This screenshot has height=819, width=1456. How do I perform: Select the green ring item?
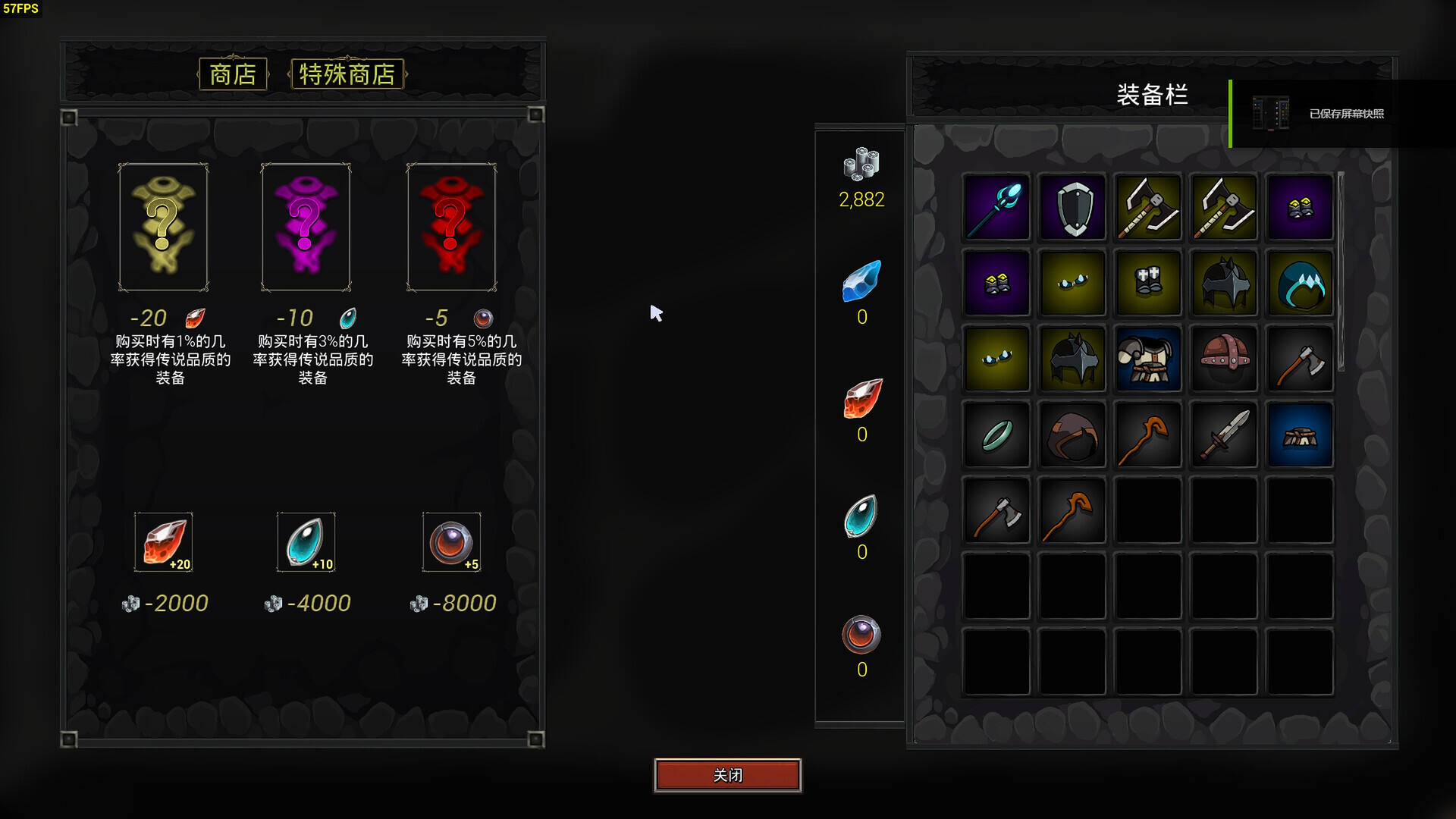pyautogui.click(x=996, y=435)
